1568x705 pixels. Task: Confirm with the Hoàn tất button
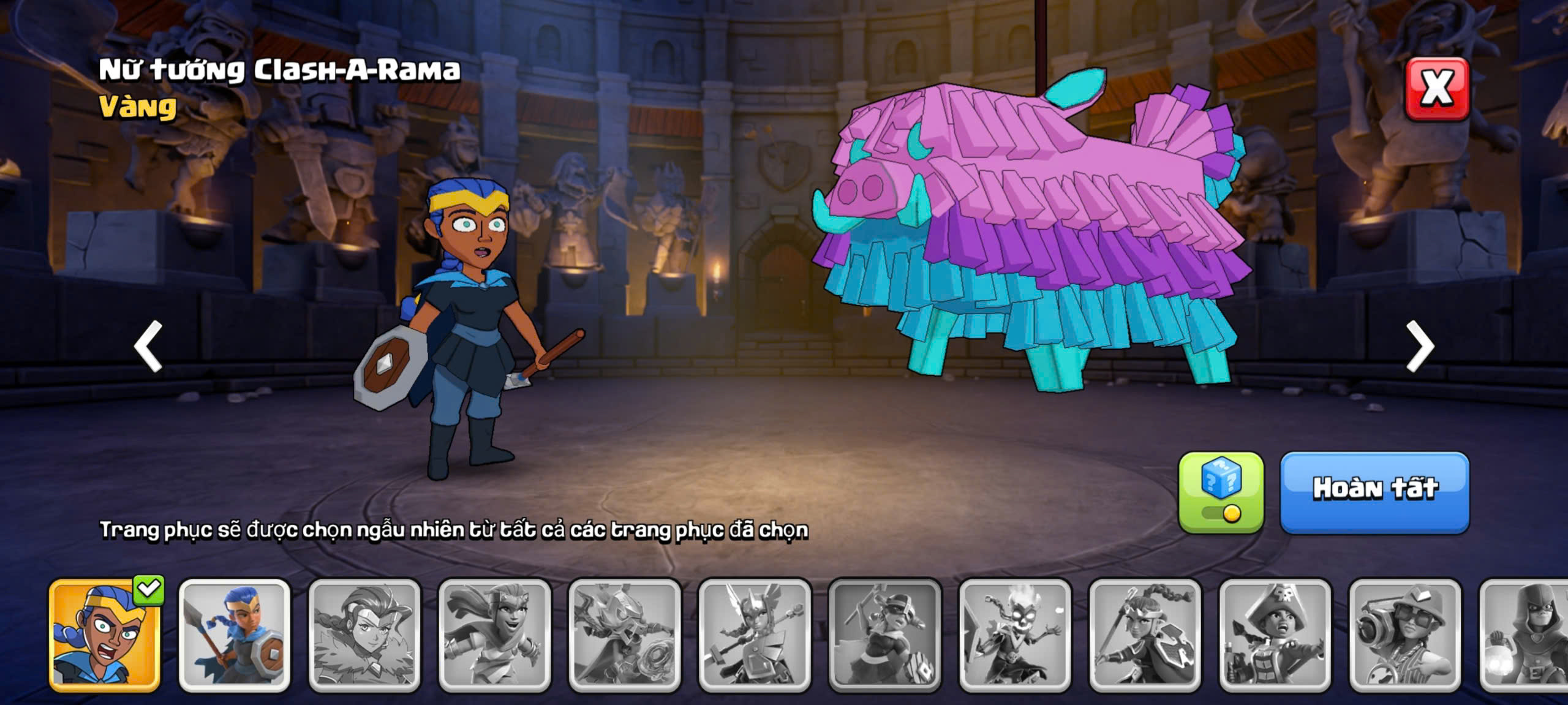pyautogui.click(x=1374, y=492)
